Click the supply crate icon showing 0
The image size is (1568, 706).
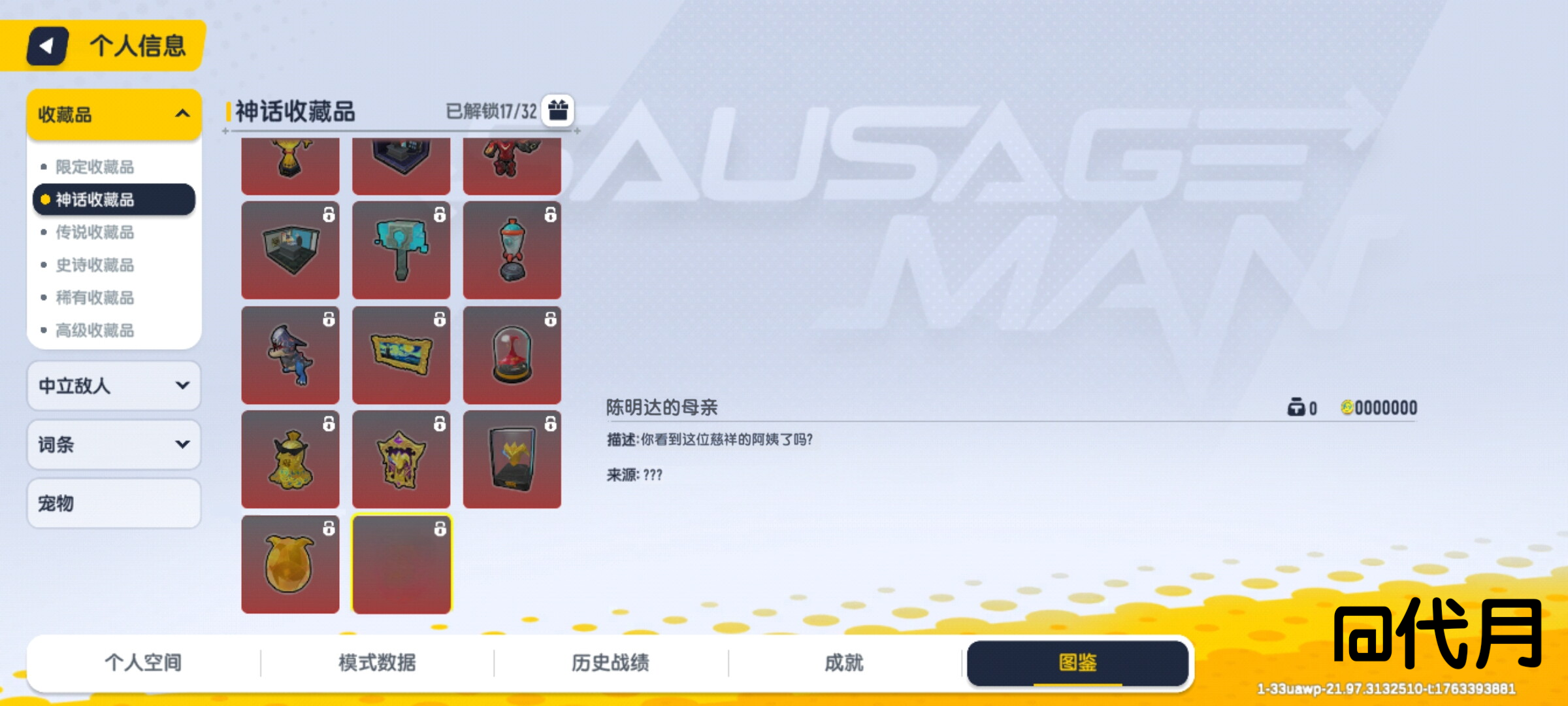point(1297,407)
